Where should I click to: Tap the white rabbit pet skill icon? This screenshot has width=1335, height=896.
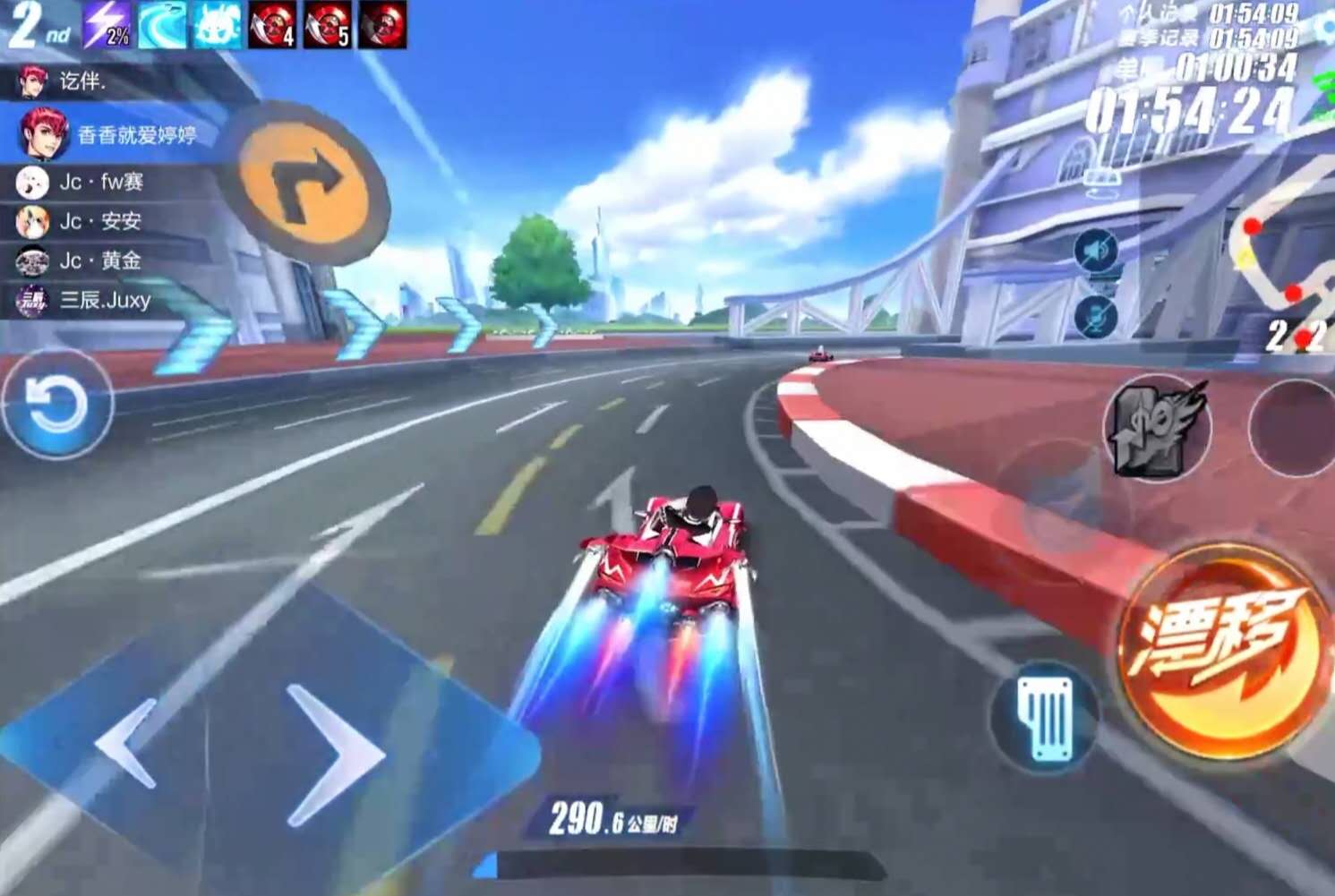point(218,24)
